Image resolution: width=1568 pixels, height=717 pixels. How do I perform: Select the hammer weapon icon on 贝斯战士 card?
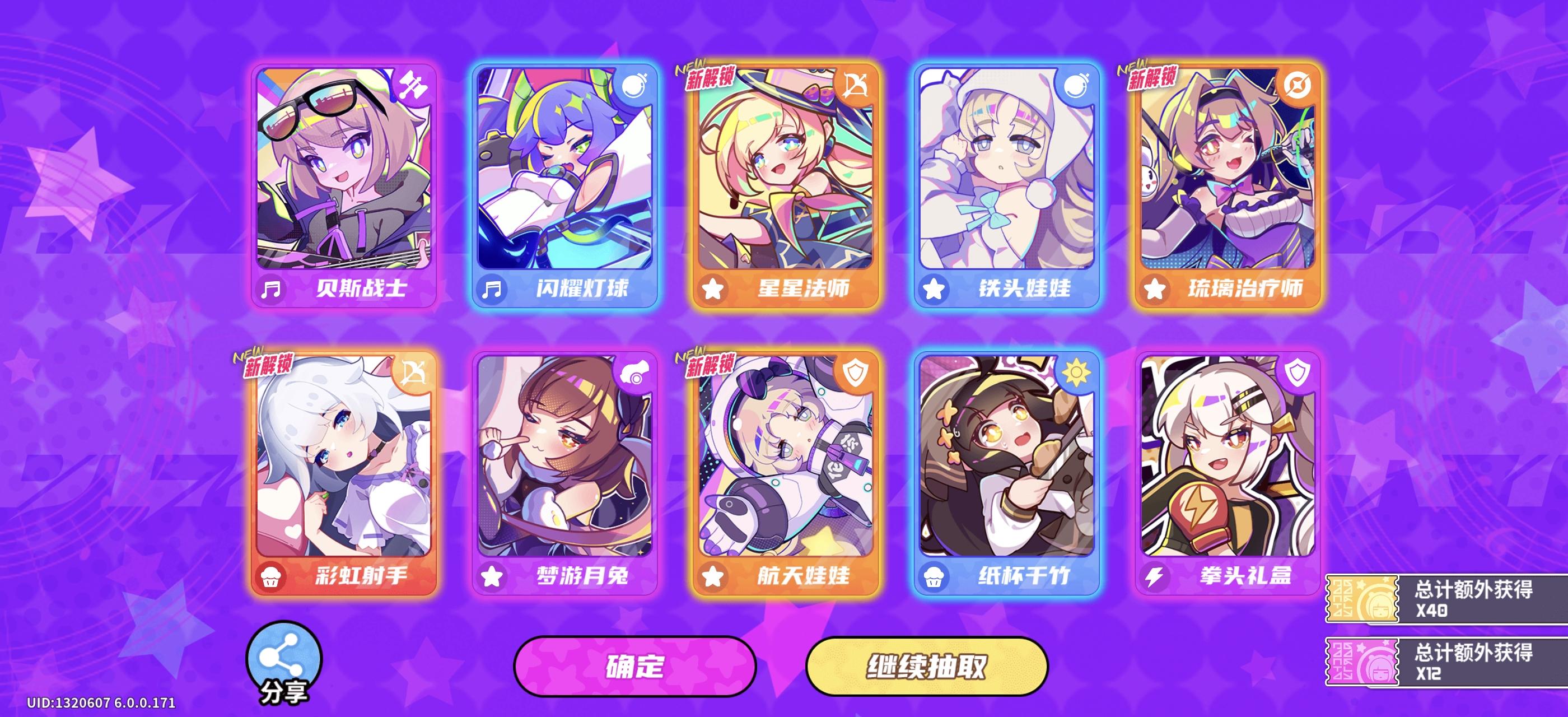(414, 85)
